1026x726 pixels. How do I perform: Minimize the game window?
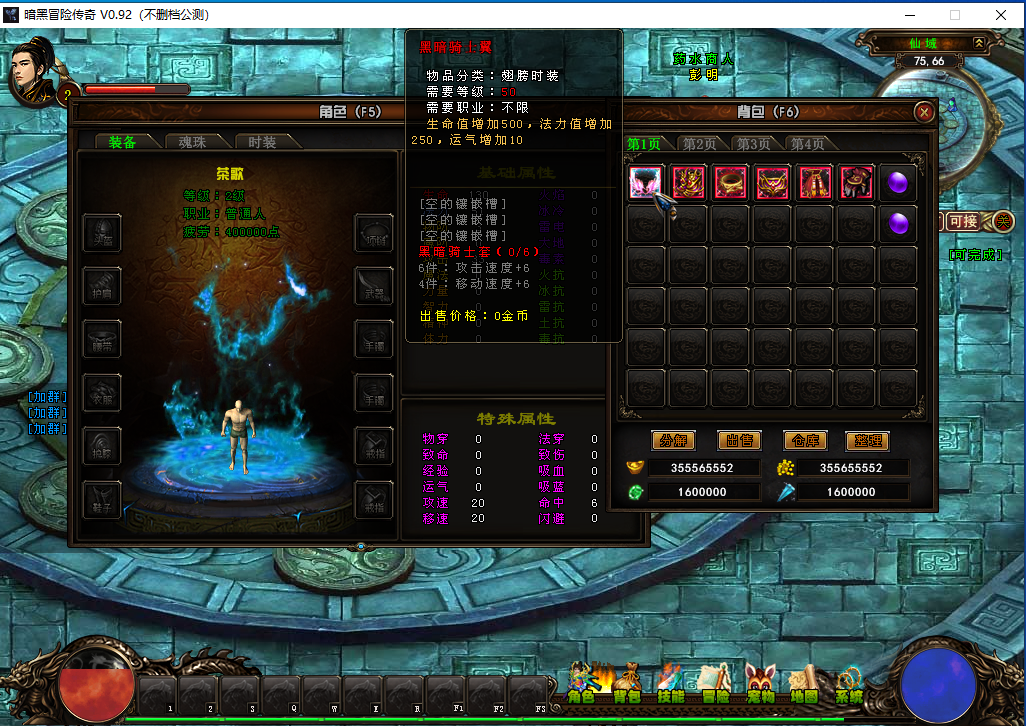tap(910, 15)
